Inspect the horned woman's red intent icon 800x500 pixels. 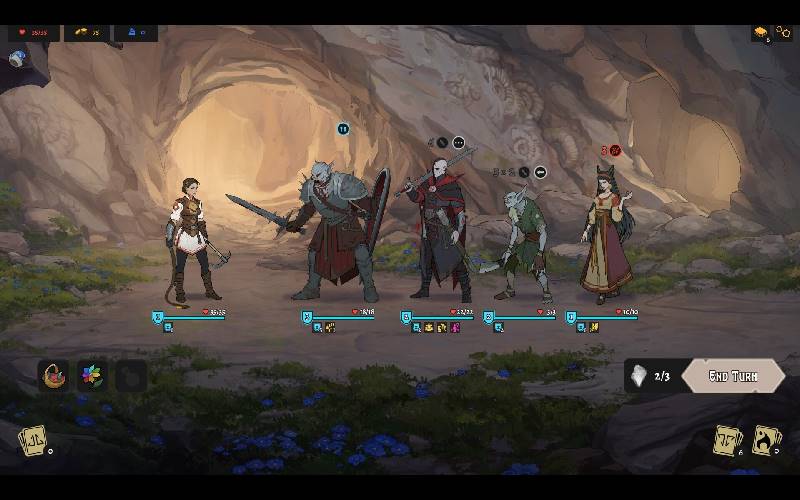615,151
